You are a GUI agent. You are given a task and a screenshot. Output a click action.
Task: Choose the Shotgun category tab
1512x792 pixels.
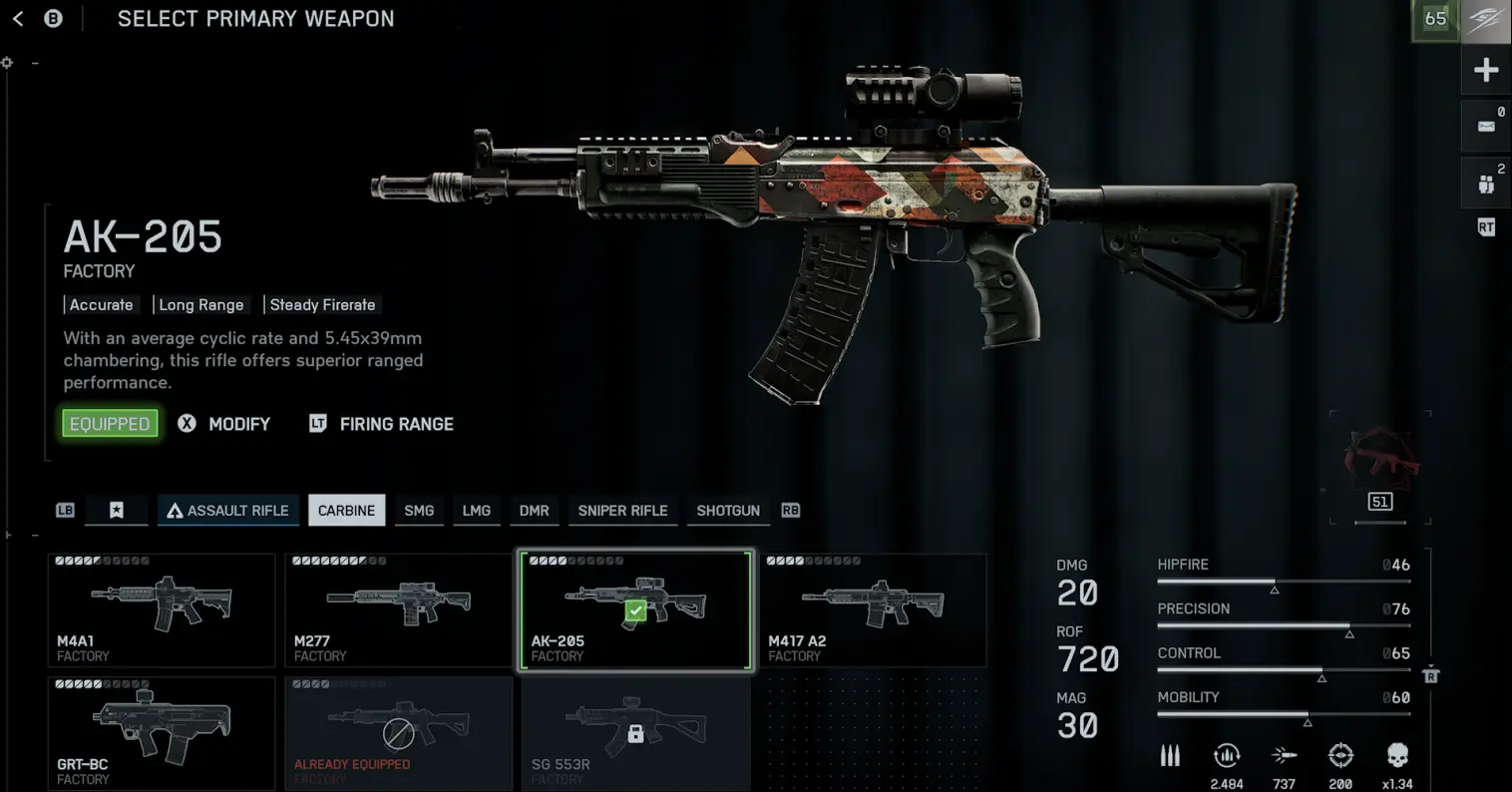pyautogui.click(x=728, y=511)
